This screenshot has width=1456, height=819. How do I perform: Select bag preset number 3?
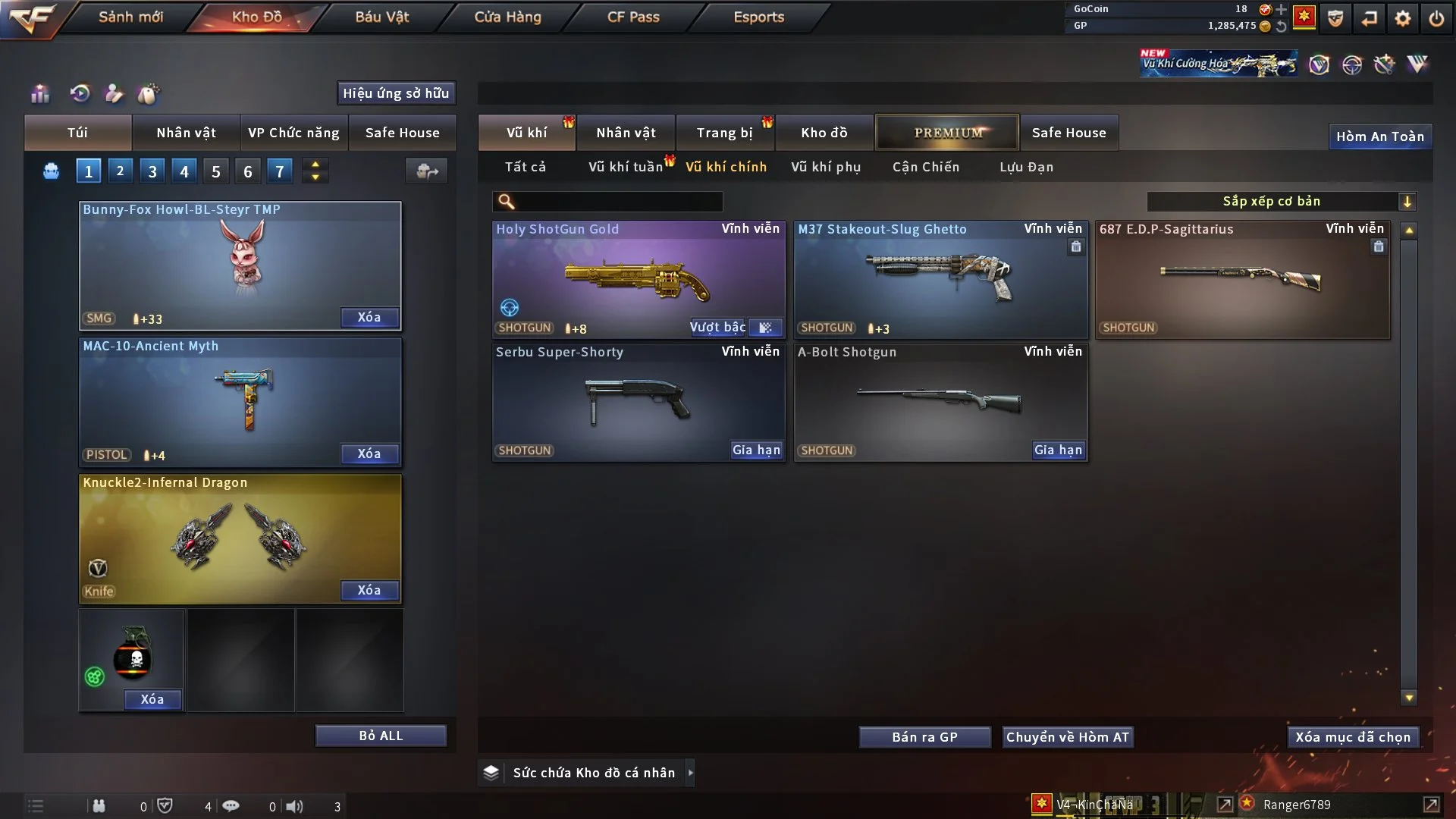point(152,171)
